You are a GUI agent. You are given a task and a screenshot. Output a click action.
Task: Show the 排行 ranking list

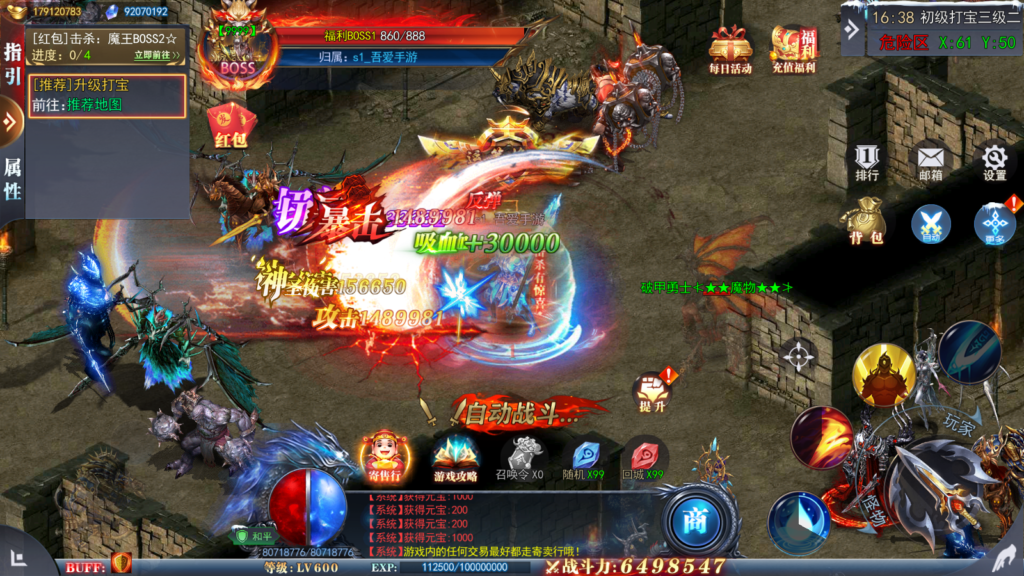867,161
